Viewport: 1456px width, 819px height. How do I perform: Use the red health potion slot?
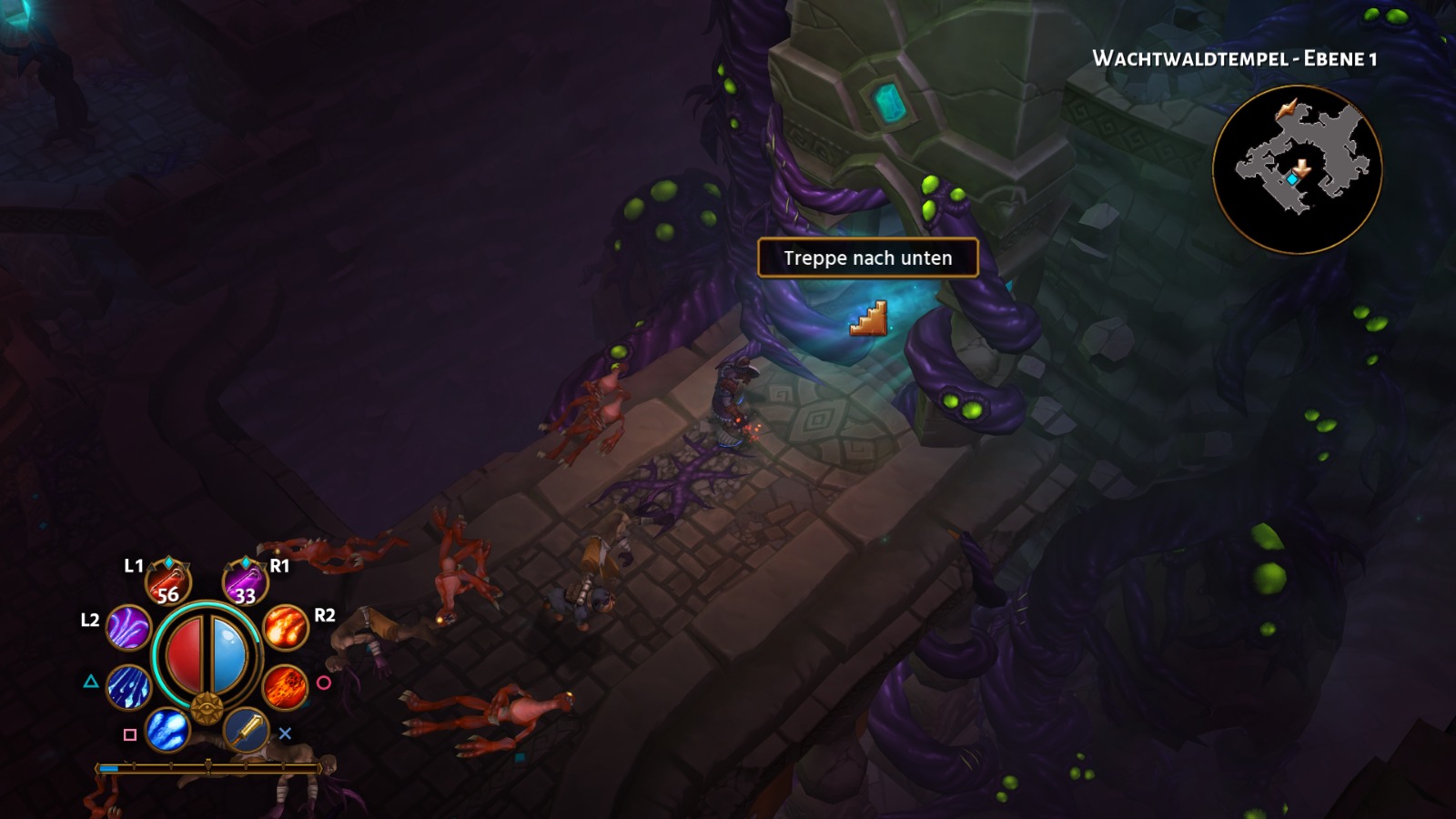tap(168, 583)
